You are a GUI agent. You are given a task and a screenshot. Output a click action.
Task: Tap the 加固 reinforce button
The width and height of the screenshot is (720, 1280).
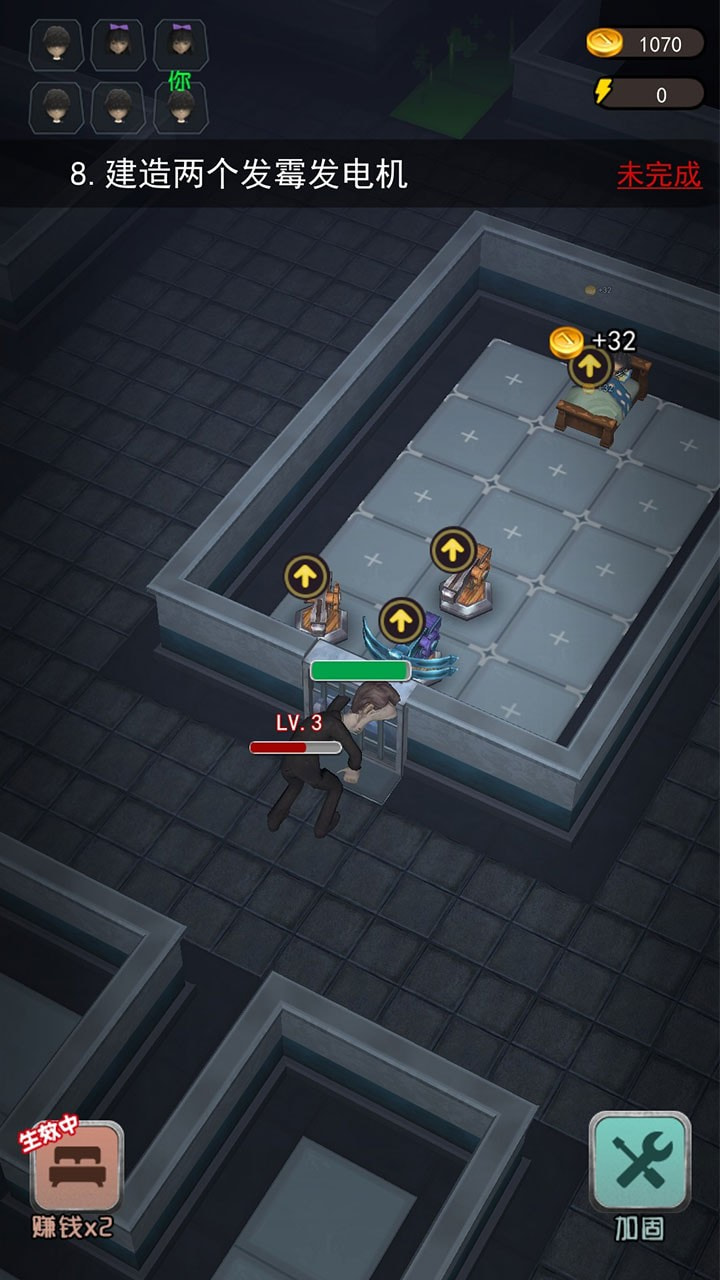pyautogui.click(x=639, y=1163)
